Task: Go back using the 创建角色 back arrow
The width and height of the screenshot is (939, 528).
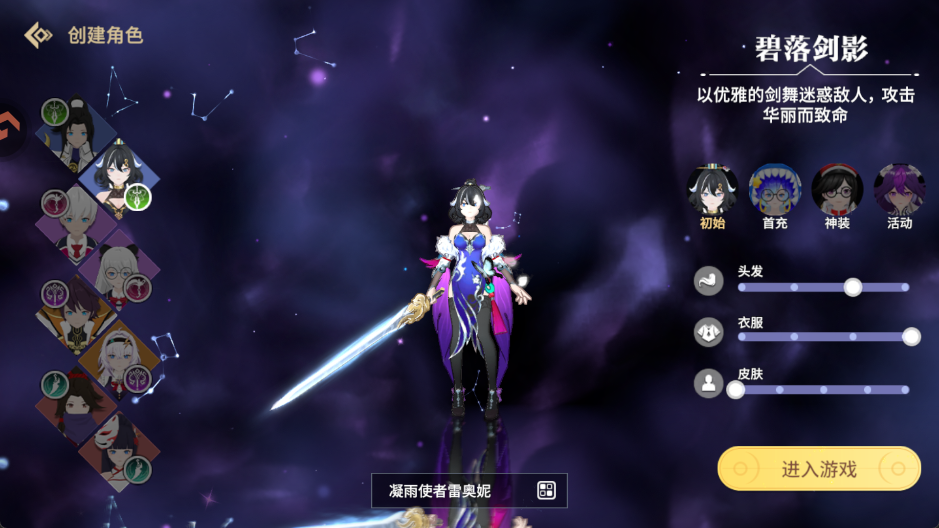Action: [x=38, y=35]
